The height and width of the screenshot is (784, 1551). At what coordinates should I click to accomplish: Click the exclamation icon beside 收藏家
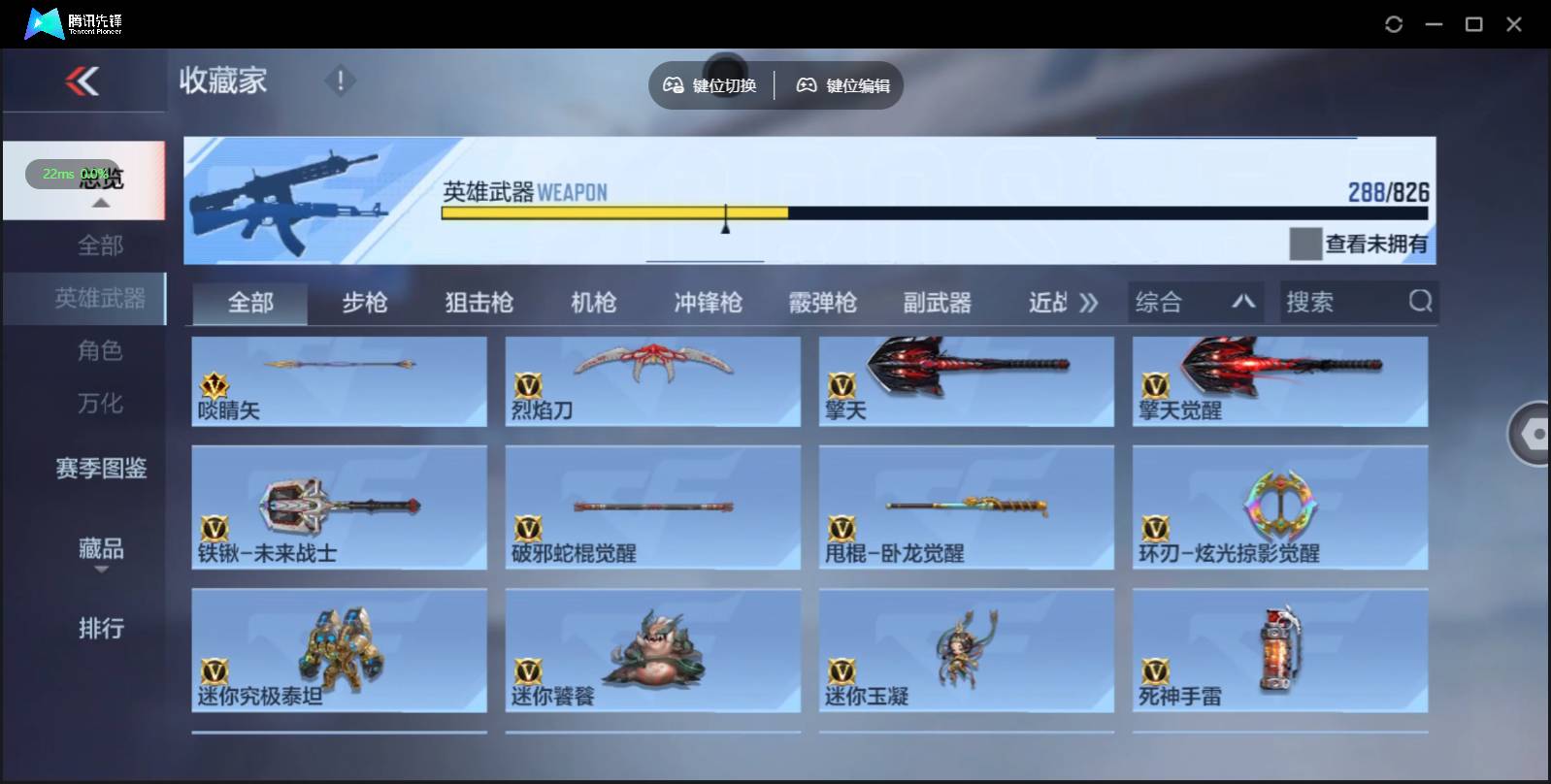pos(340,82)
